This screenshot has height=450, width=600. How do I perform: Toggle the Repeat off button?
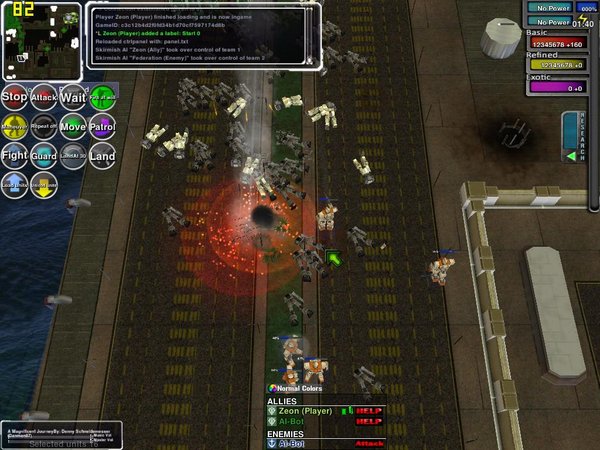pos(43,127)
